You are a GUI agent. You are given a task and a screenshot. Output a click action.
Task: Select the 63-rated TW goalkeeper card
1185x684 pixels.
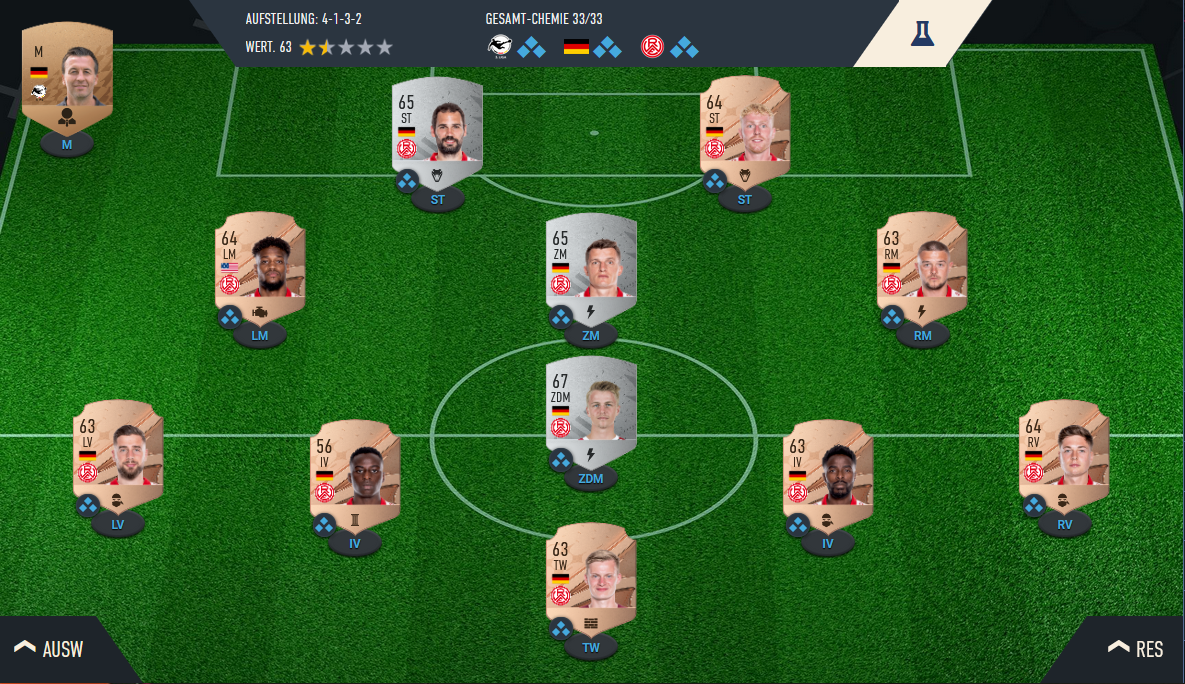coord(591,572)
